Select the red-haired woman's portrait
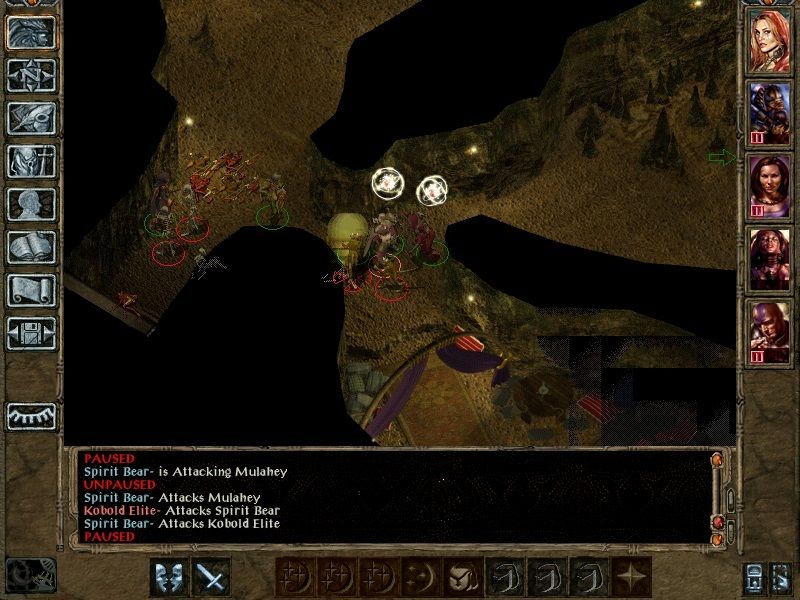This screenshot has height=600, width=800. click(770, 40)
